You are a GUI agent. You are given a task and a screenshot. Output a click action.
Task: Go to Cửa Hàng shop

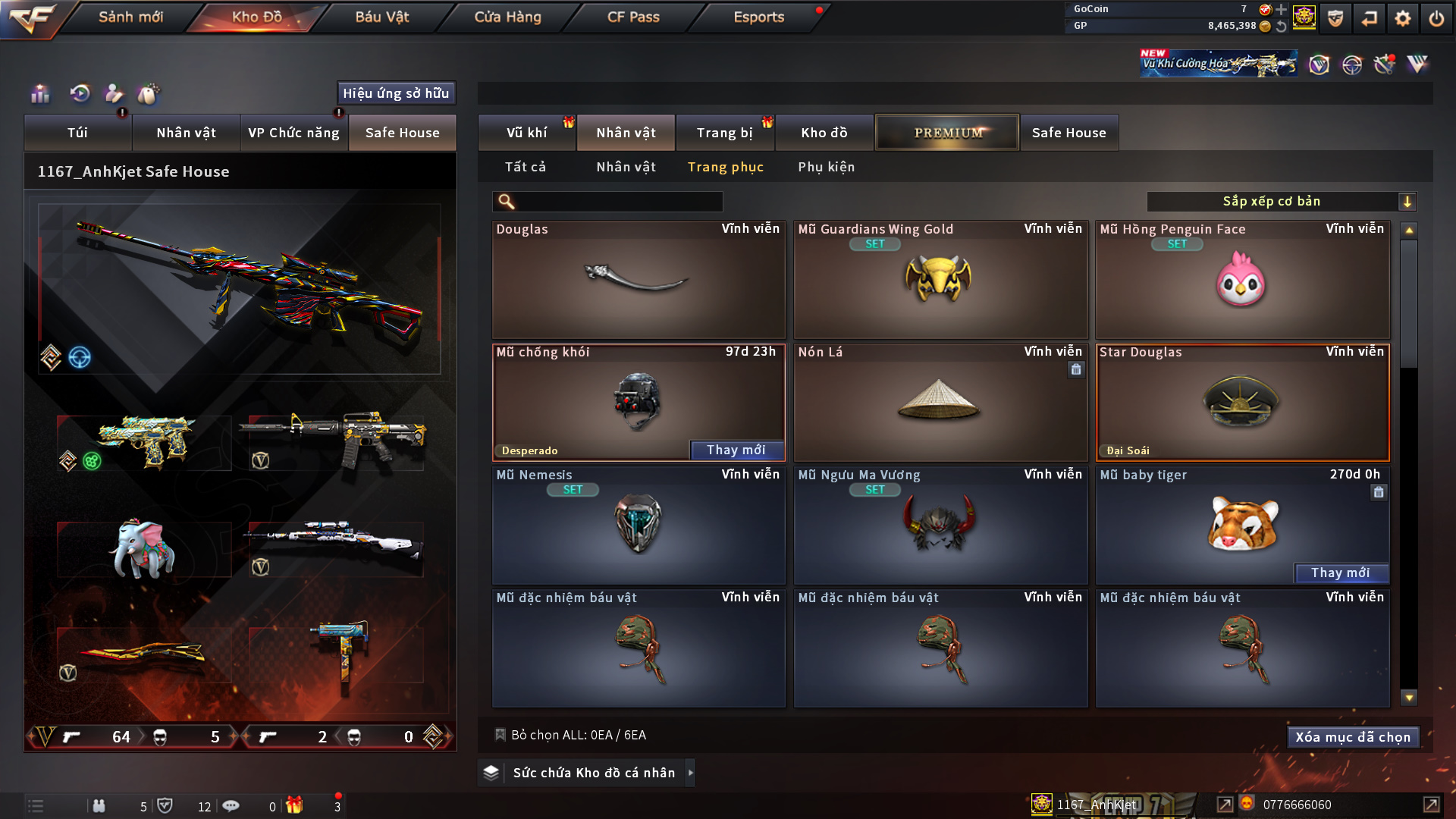(507, 17)
